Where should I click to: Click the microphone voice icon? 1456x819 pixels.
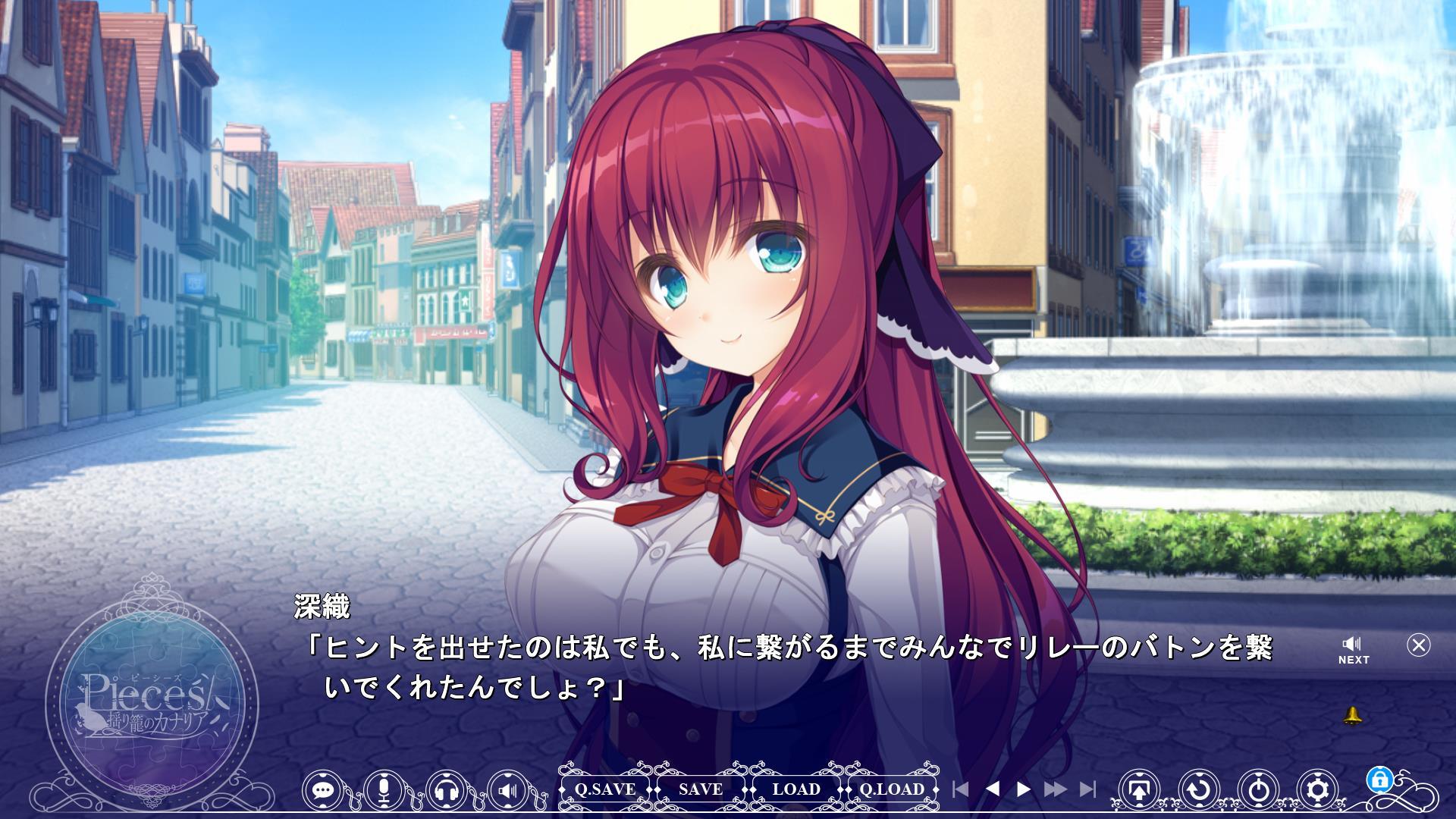(x=384, y=790)
